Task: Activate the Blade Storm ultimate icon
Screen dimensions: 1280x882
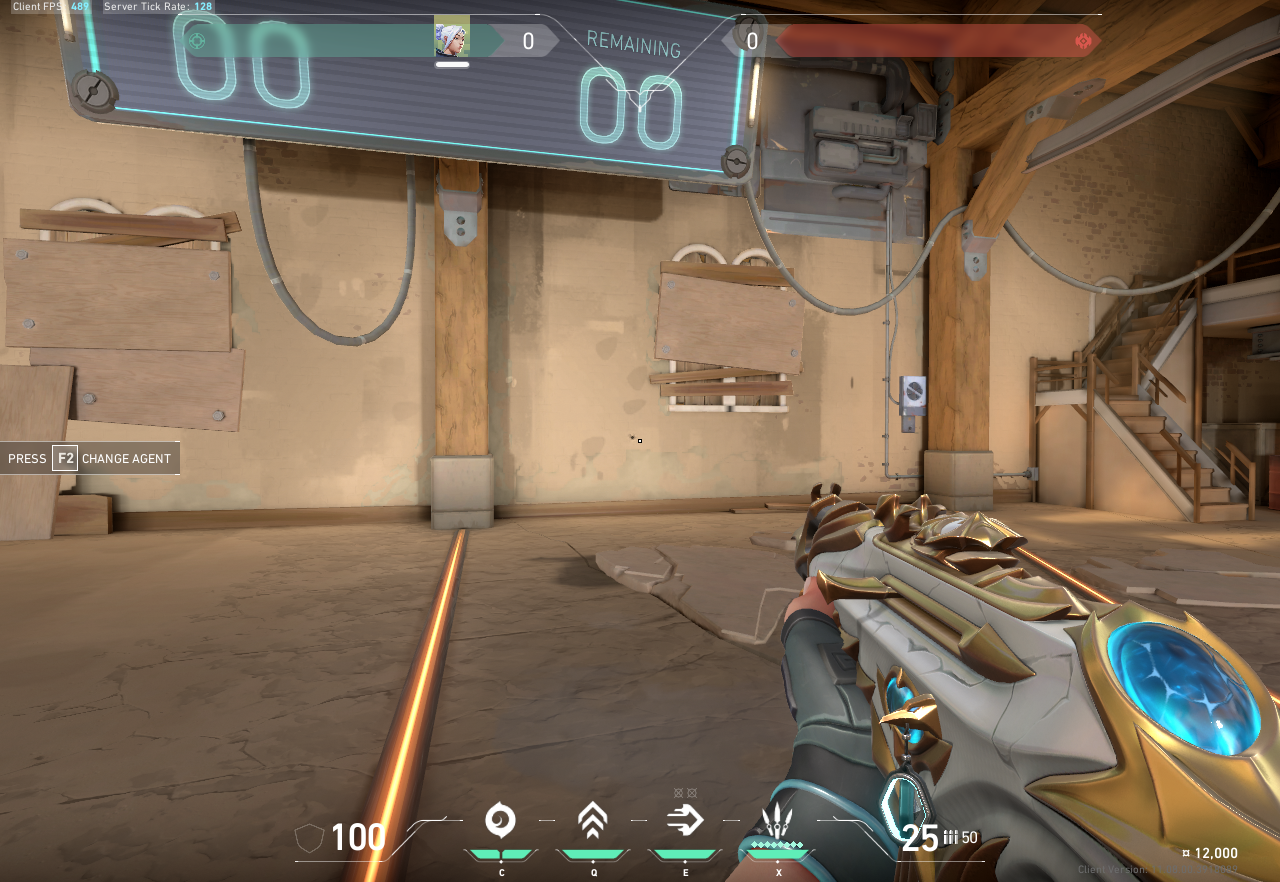Action: (777, 823)
